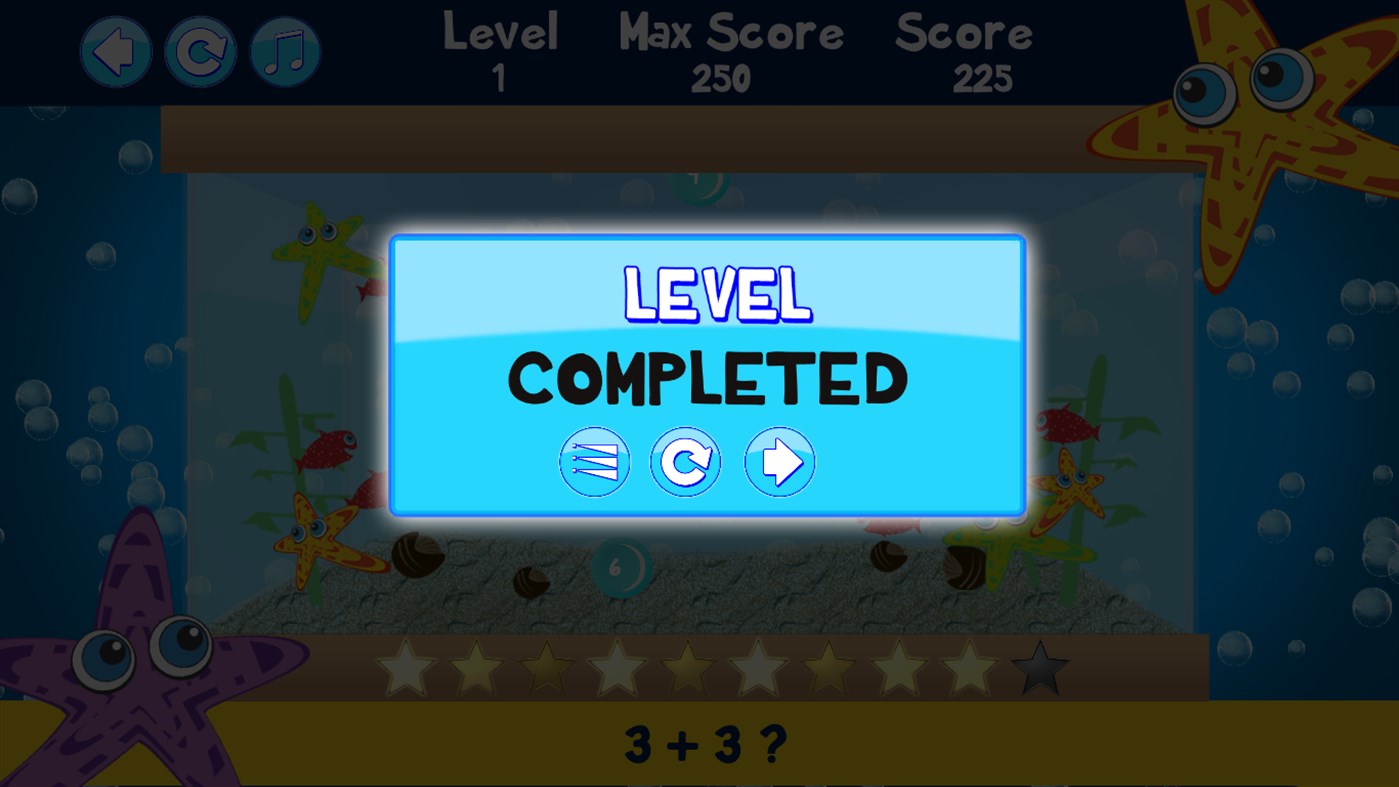This screenshot has width=1399, height=787.
Task: Click the Score 225 display
Action: (x=963, y=50)
